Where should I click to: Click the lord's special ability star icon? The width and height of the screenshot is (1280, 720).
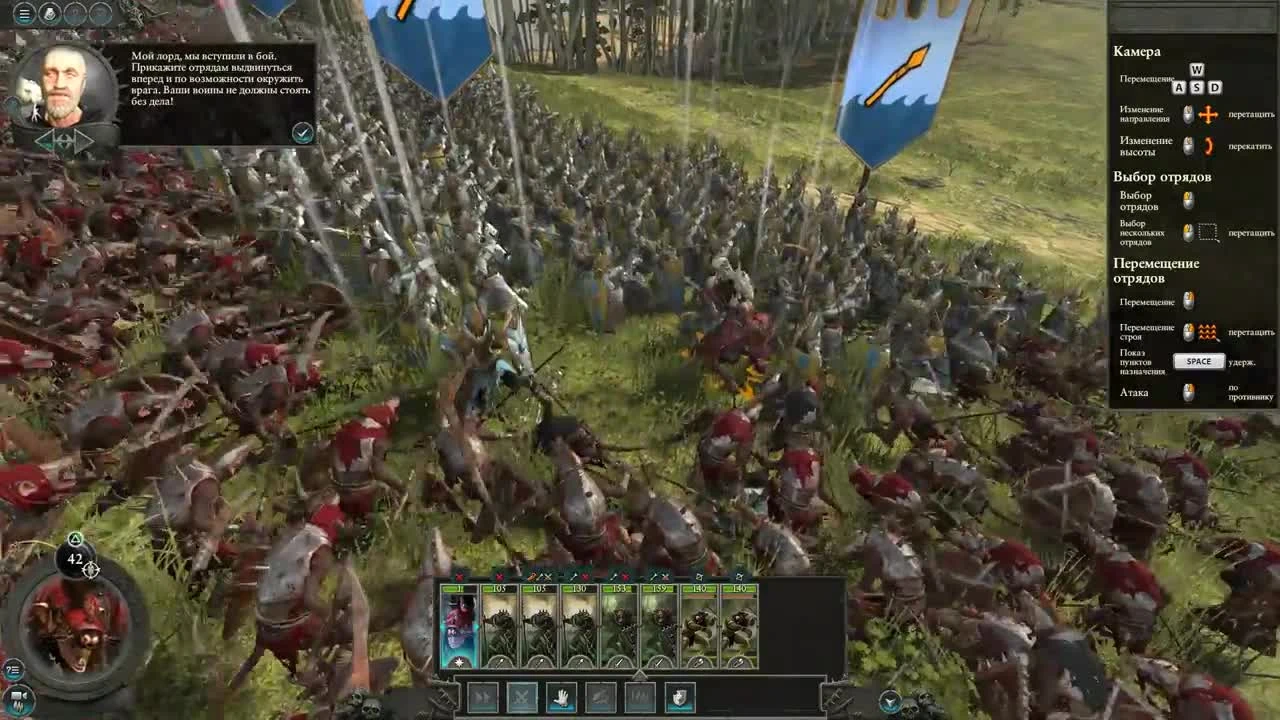coord(459,661)
